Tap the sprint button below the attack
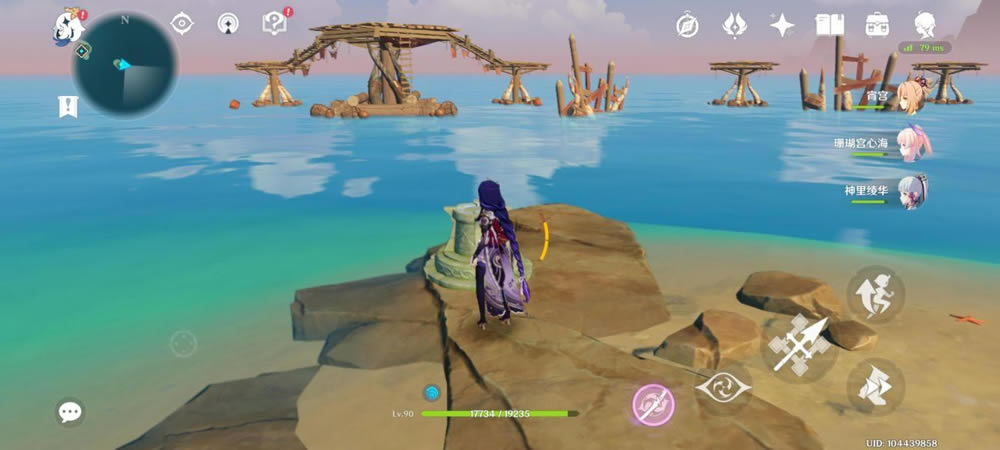1000x450 pixels. point(875,387)
